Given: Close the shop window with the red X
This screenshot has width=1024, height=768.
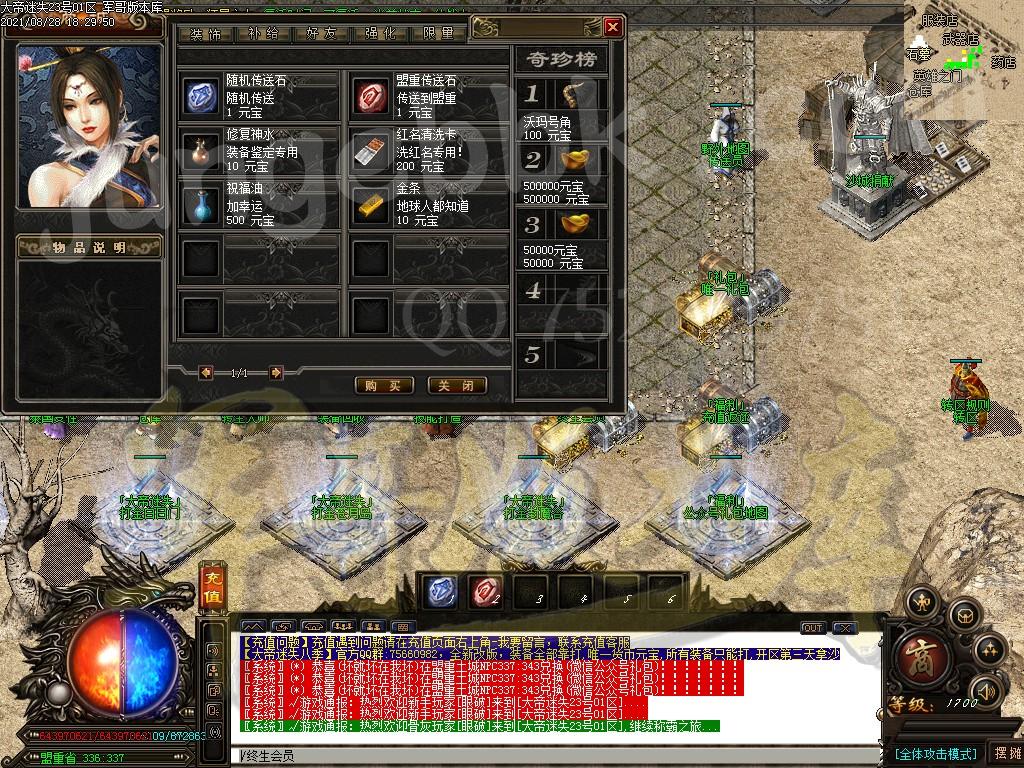Looking at the screenshot, I should 613,27.
